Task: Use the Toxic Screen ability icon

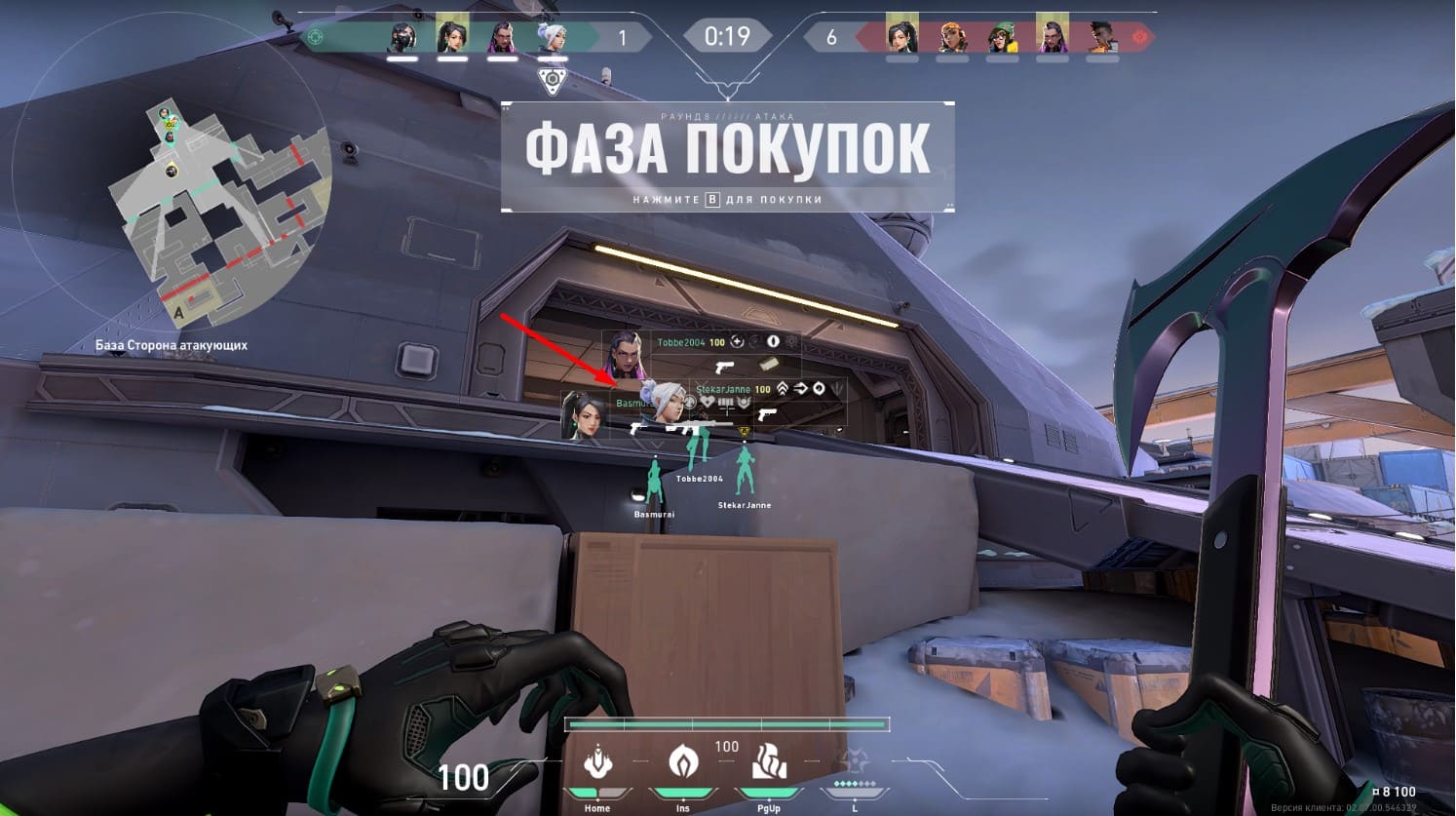Action: coord(768,763)
